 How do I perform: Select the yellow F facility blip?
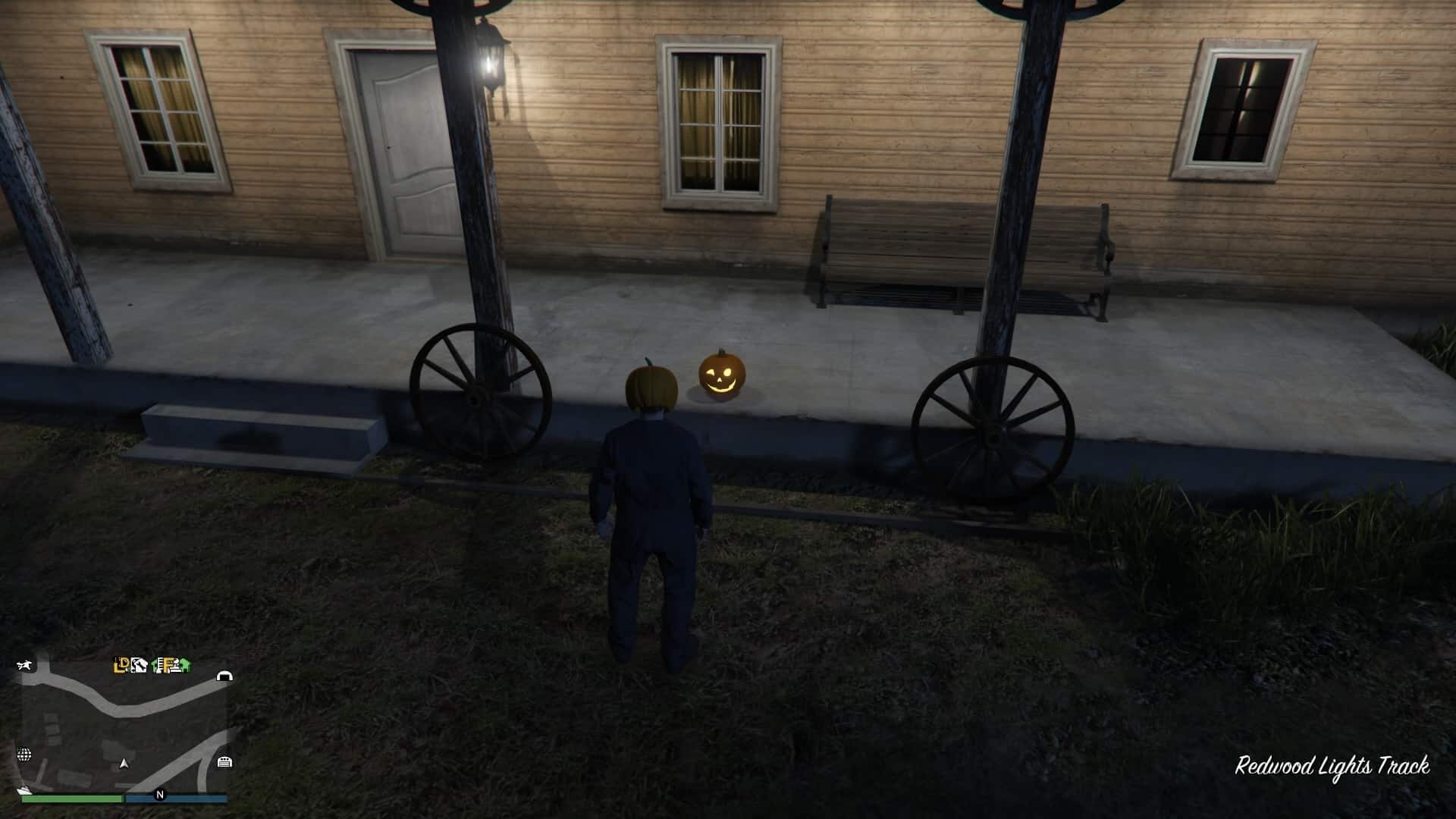click(x=166, y=666)
